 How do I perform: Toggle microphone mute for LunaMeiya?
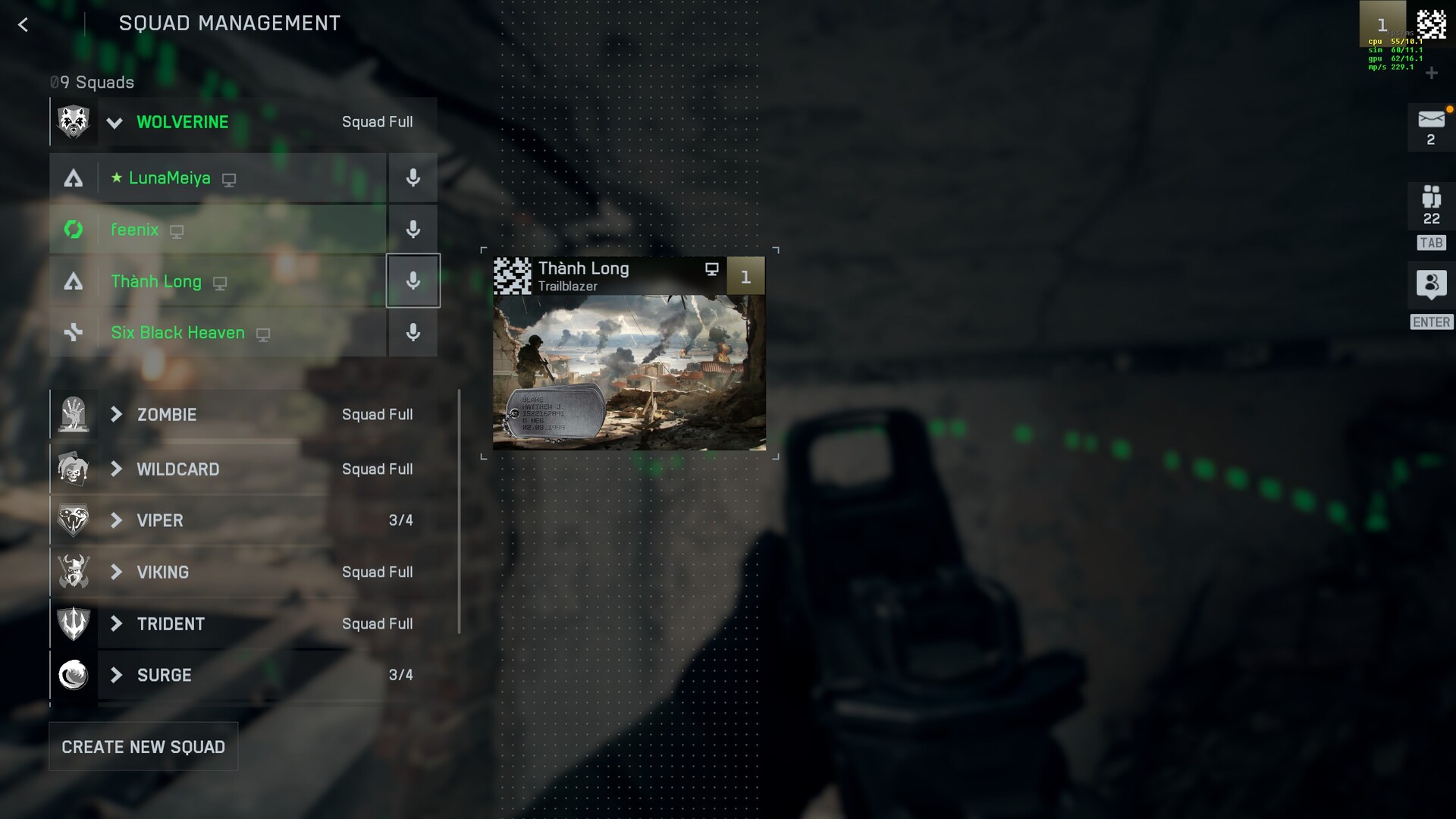[413, 178]
